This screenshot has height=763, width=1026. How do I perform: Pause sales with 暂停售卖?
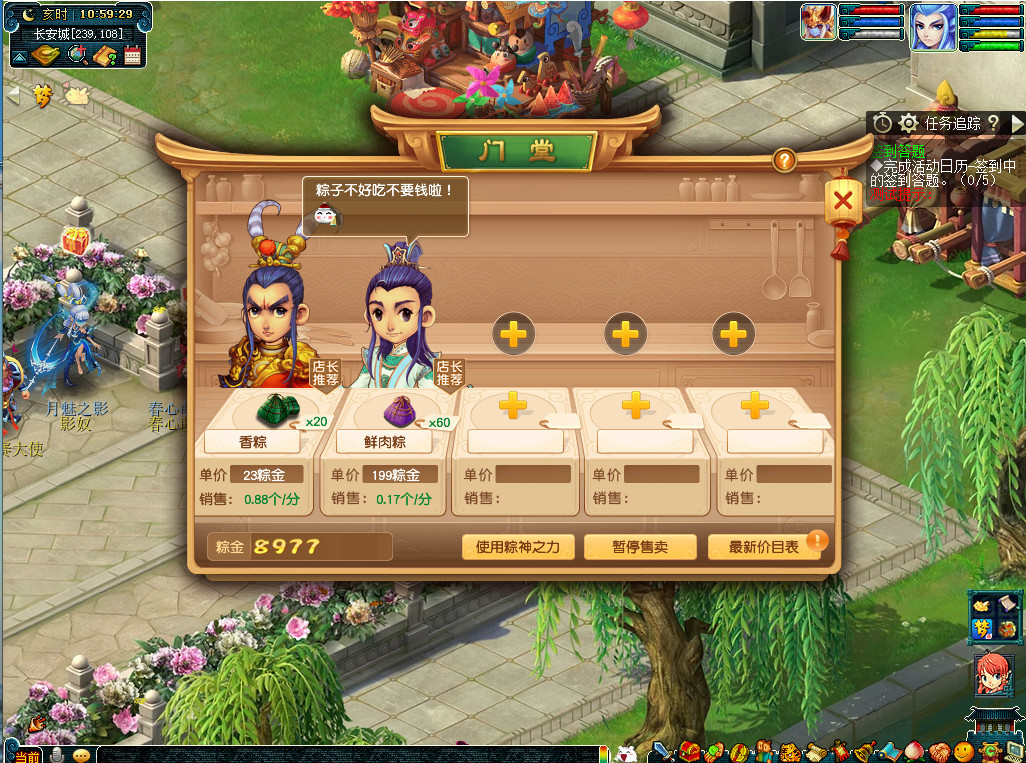639,547
